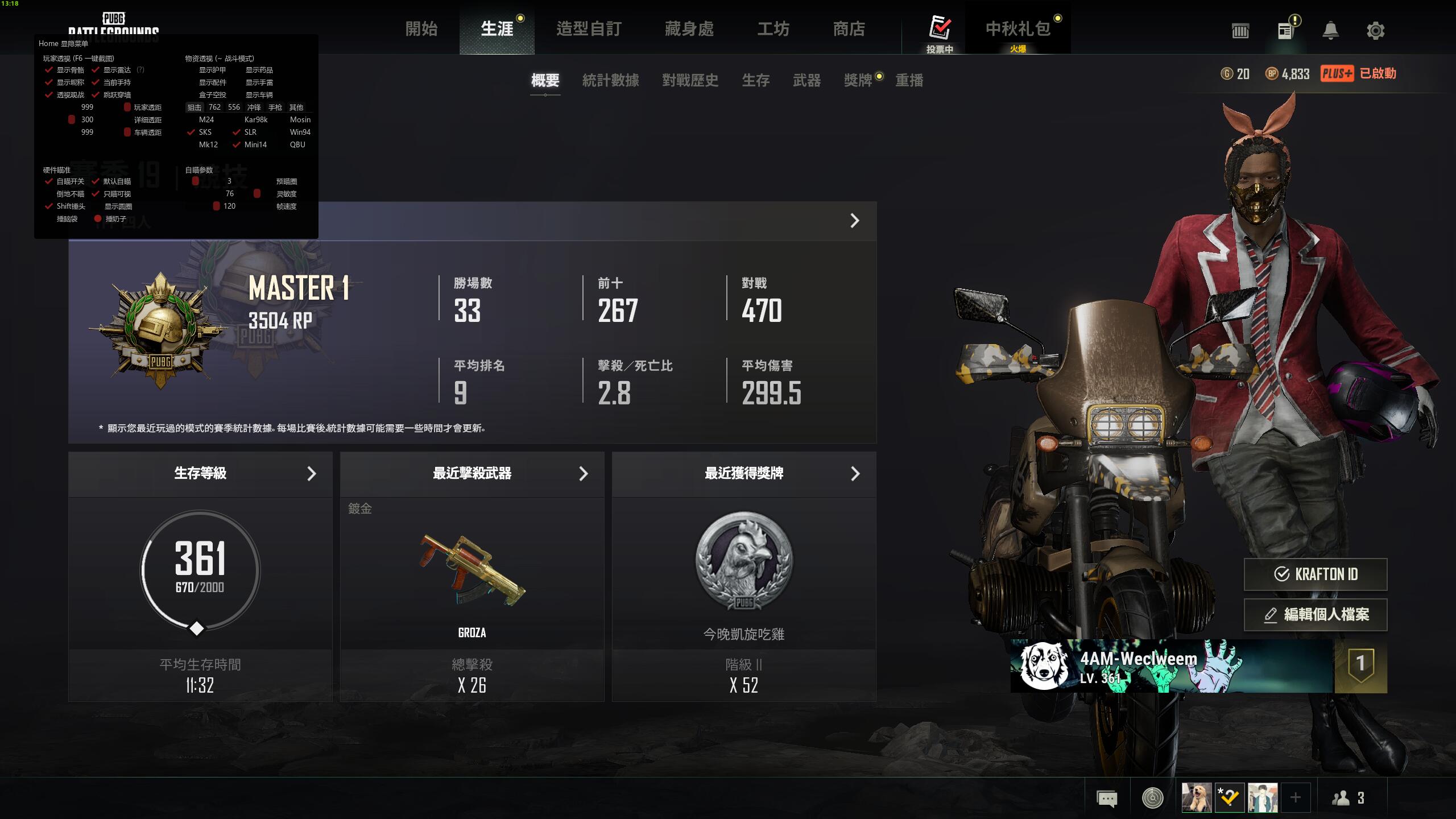Enter the 工坊 workshop
1456x819 pixels.
click(773, 29)
